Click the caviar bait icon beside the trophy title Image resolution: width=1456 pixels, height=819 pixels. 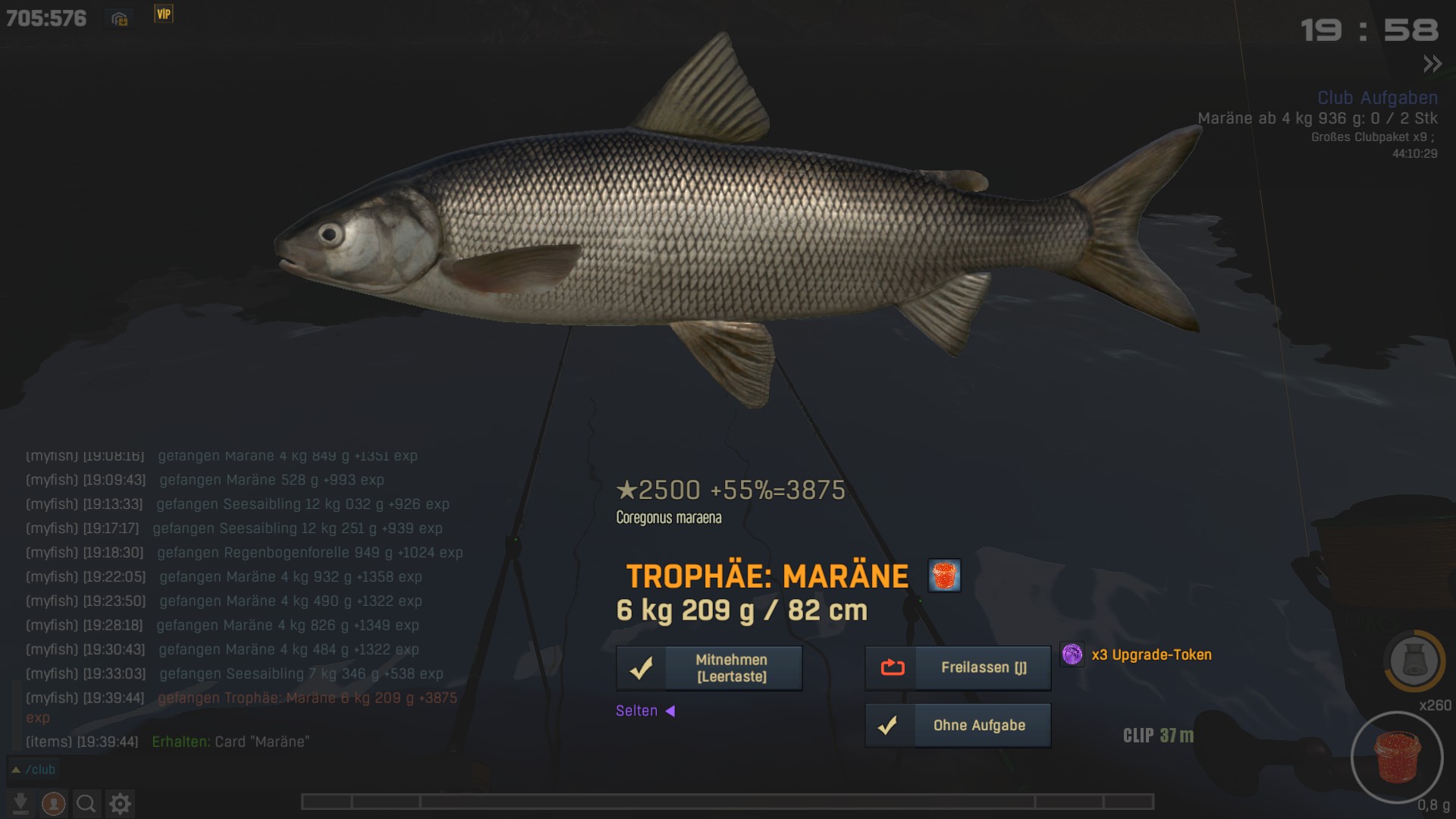(944, 576)
